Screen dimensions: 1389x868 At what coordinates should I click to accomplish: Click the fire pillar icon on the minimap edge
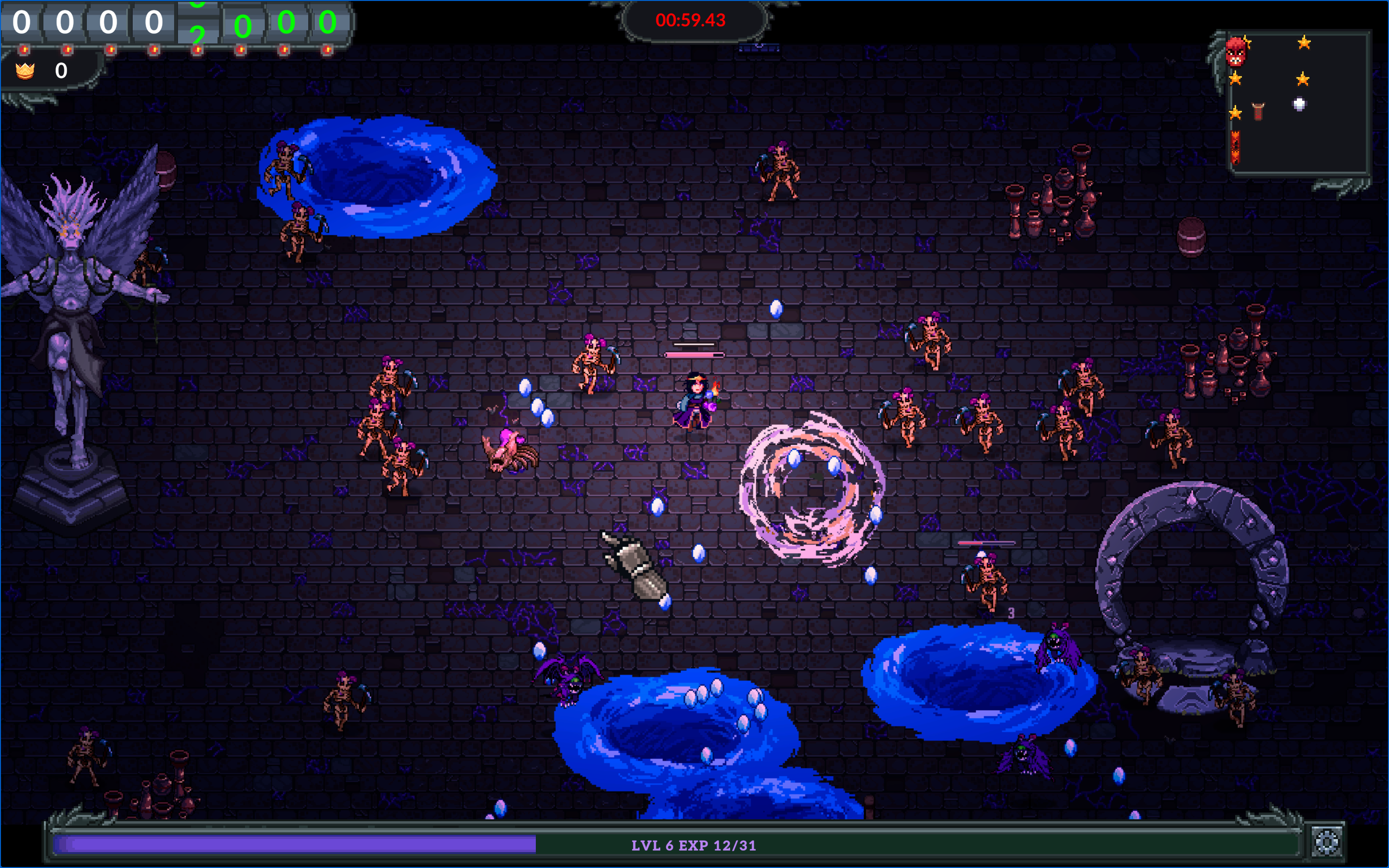pos(1235,147)
